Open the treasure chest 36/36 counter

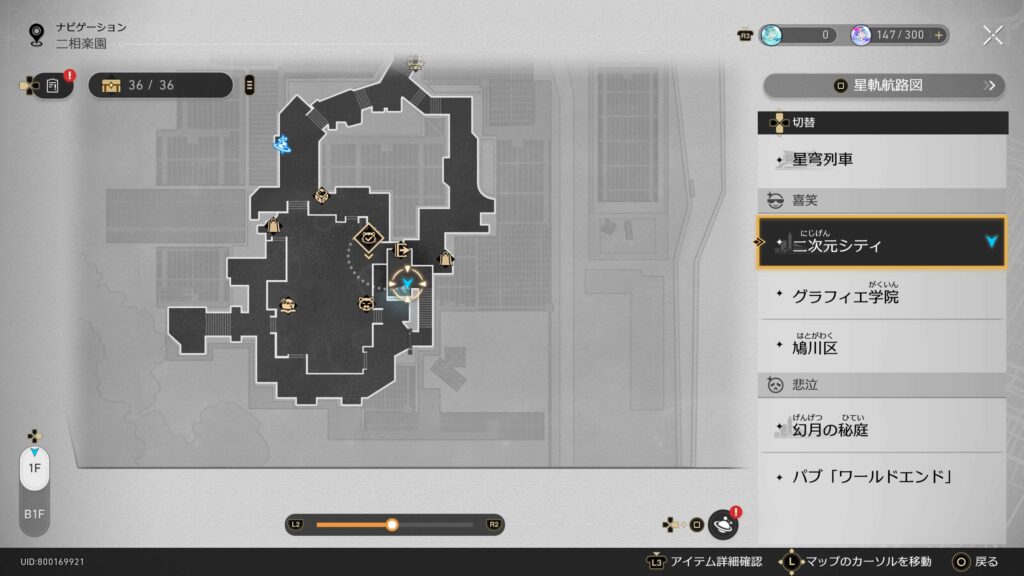click(x=160, y=85)
